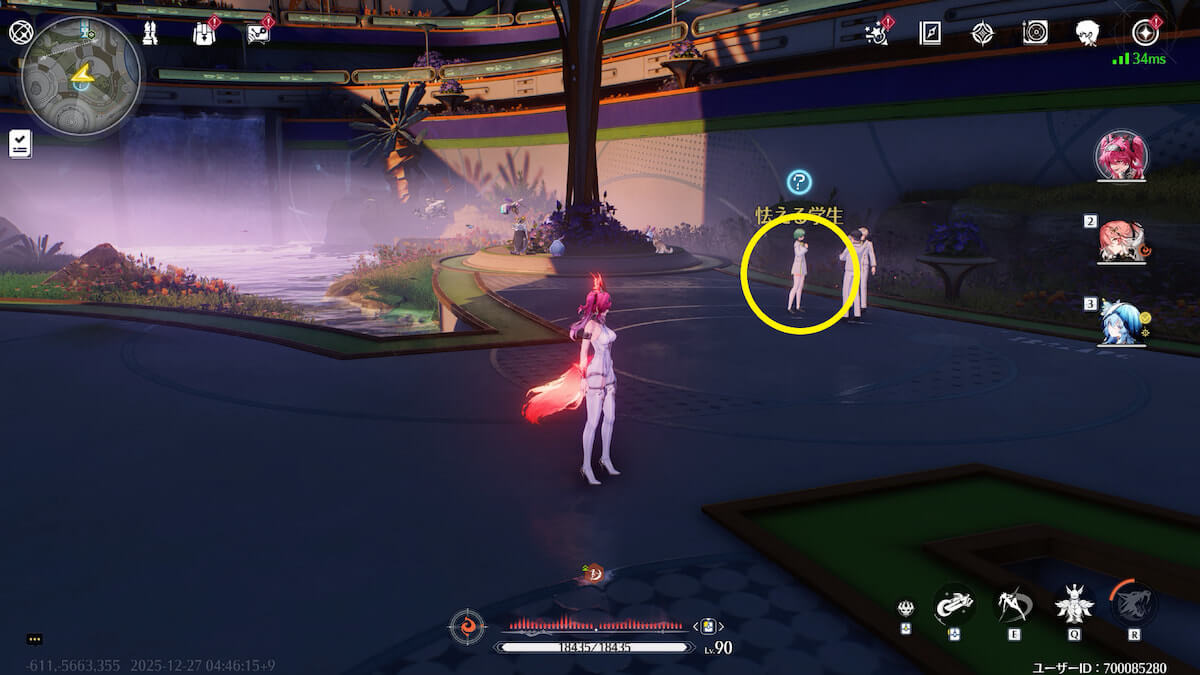Use the Q echo skill icon
The image size is (1200, 675).
pos(1073,603)
